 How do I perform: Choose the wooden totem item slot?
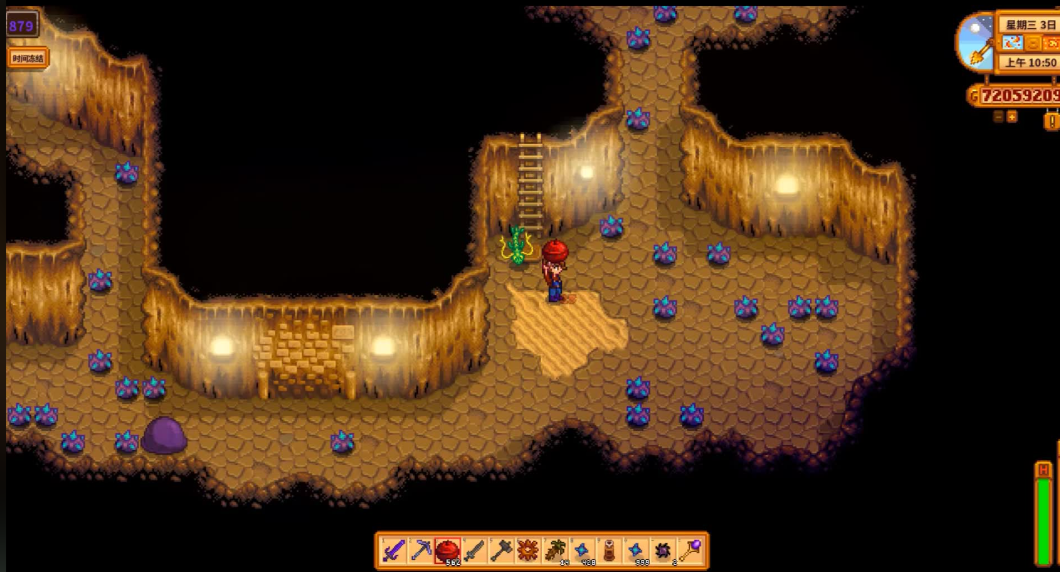click(x=609, y=551)
